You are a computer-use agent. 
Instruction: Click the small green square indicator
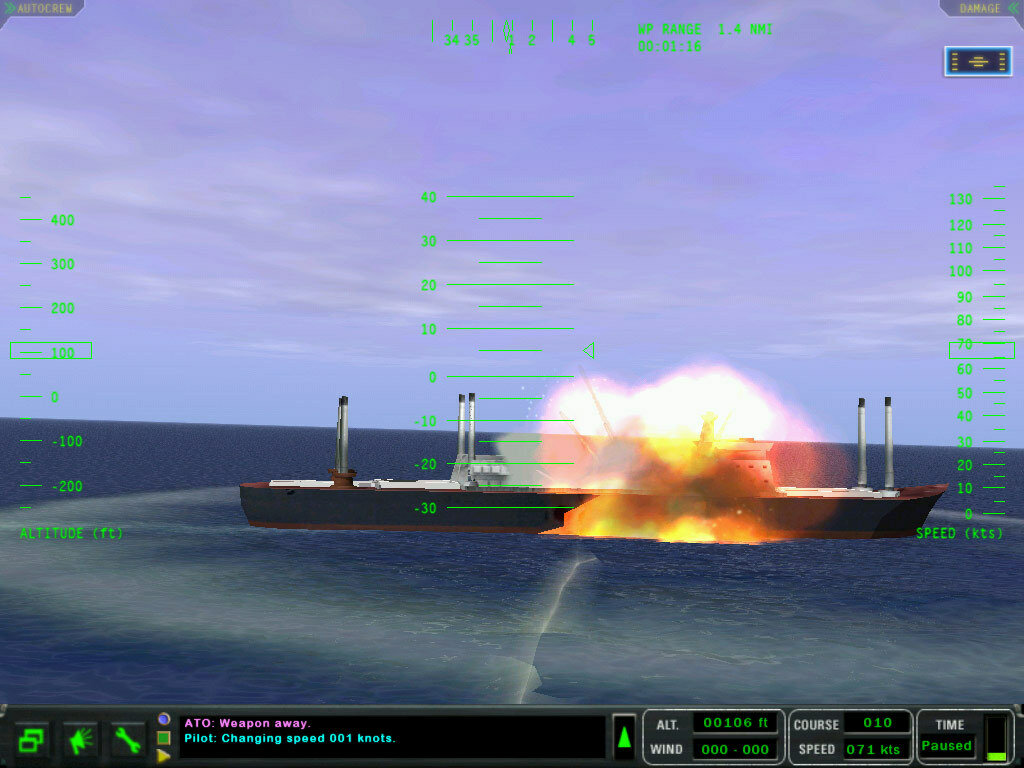tap(163, 738)
